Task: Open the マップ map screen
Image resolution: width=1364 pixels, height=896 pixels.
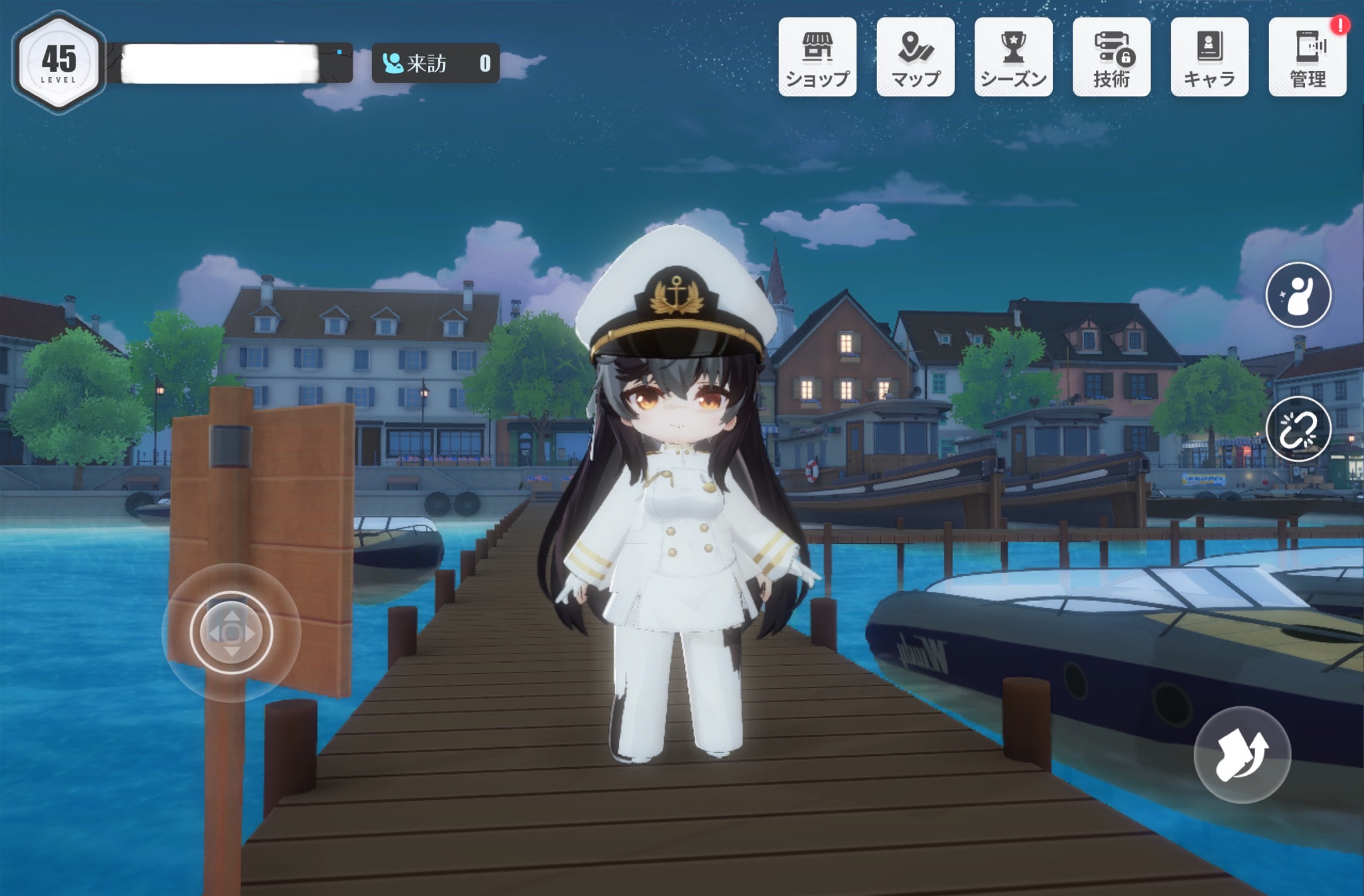Action: [x=915, y=57]
